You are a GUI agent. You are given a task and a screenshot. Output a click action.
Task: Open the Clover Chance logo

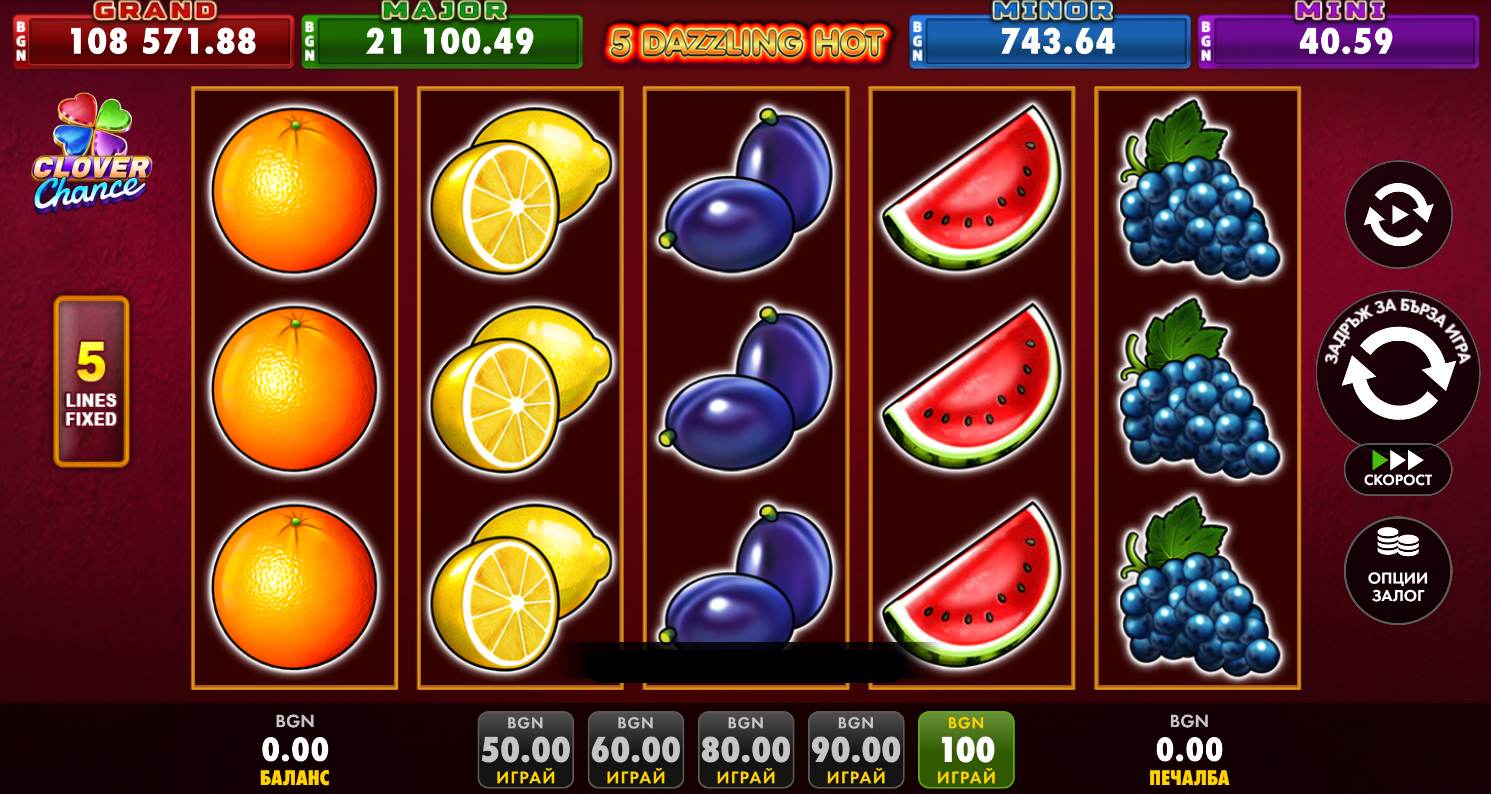point(91,154)
